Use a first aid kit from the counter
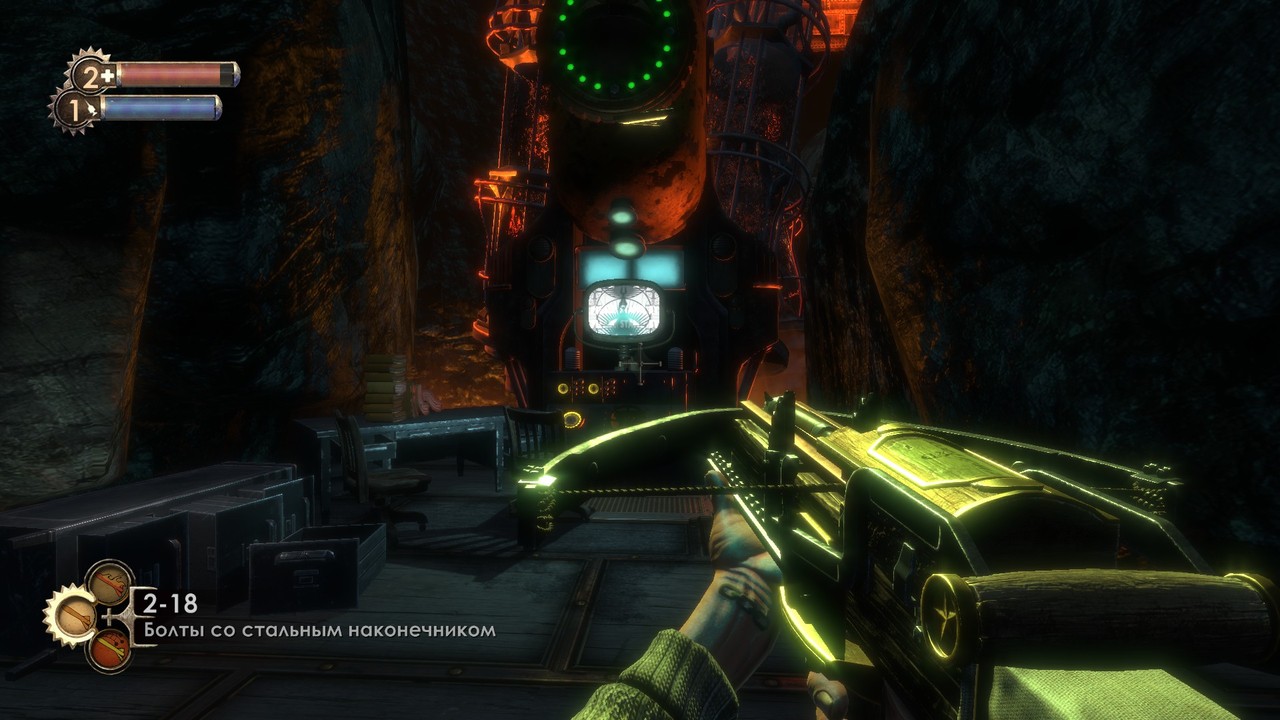Image resolution: width=1280 pixels, height=720 pixels. [92, 75]
